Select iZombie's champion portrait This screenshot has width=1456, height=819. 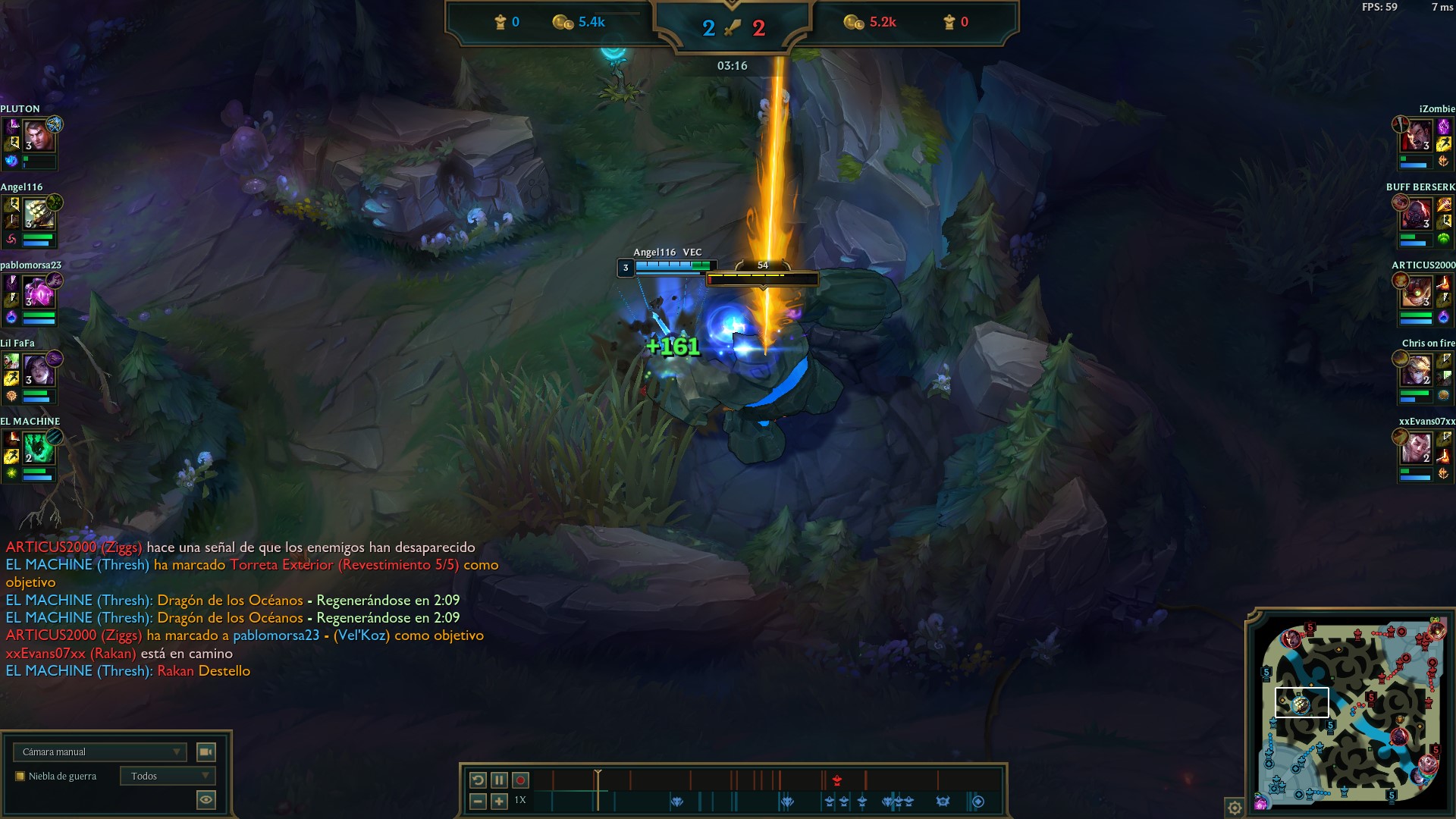click(x=1416, y=136)
